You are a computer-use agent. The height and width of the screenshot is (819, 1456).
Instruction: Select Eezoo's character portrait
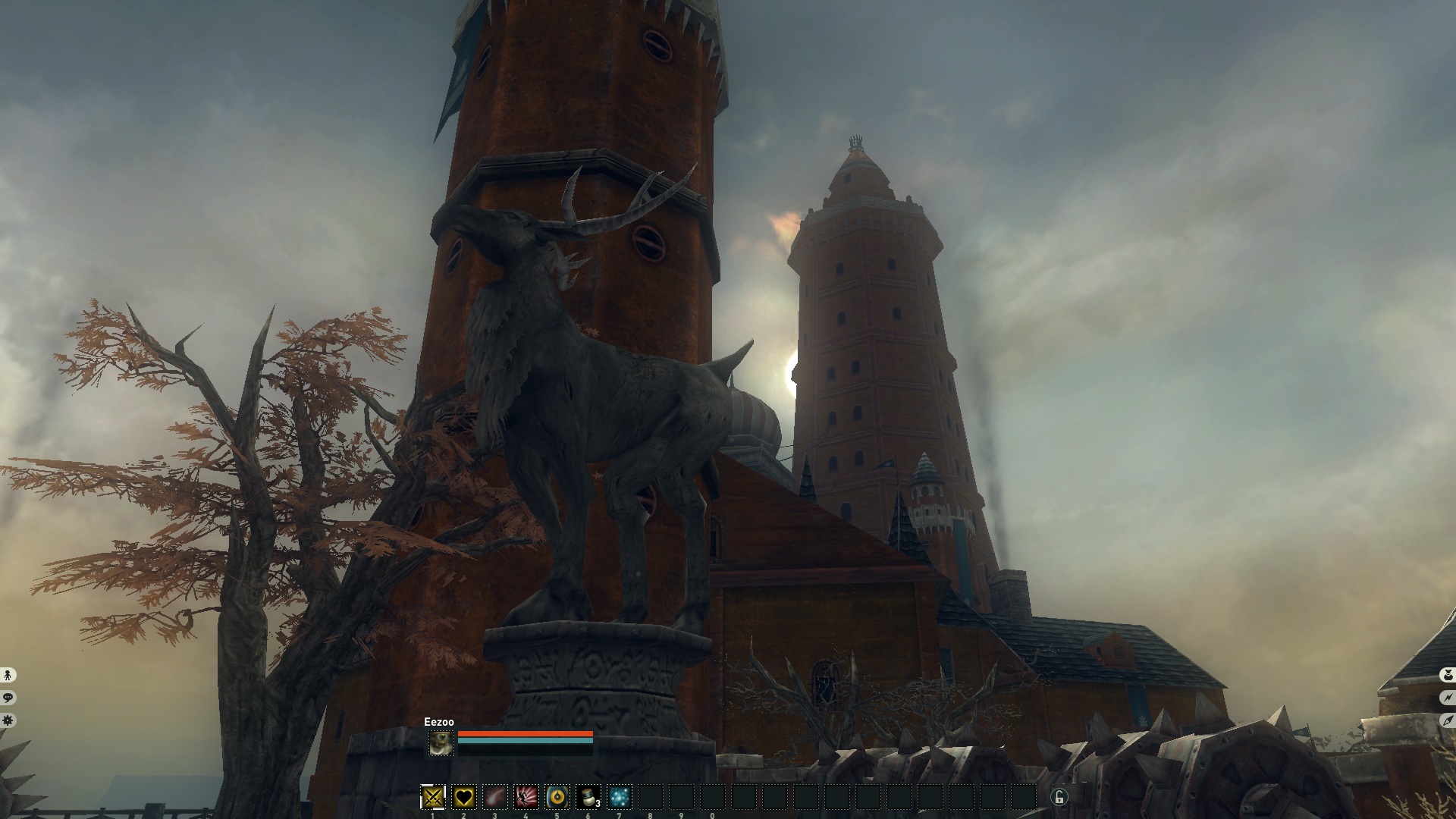click(441, 743)
